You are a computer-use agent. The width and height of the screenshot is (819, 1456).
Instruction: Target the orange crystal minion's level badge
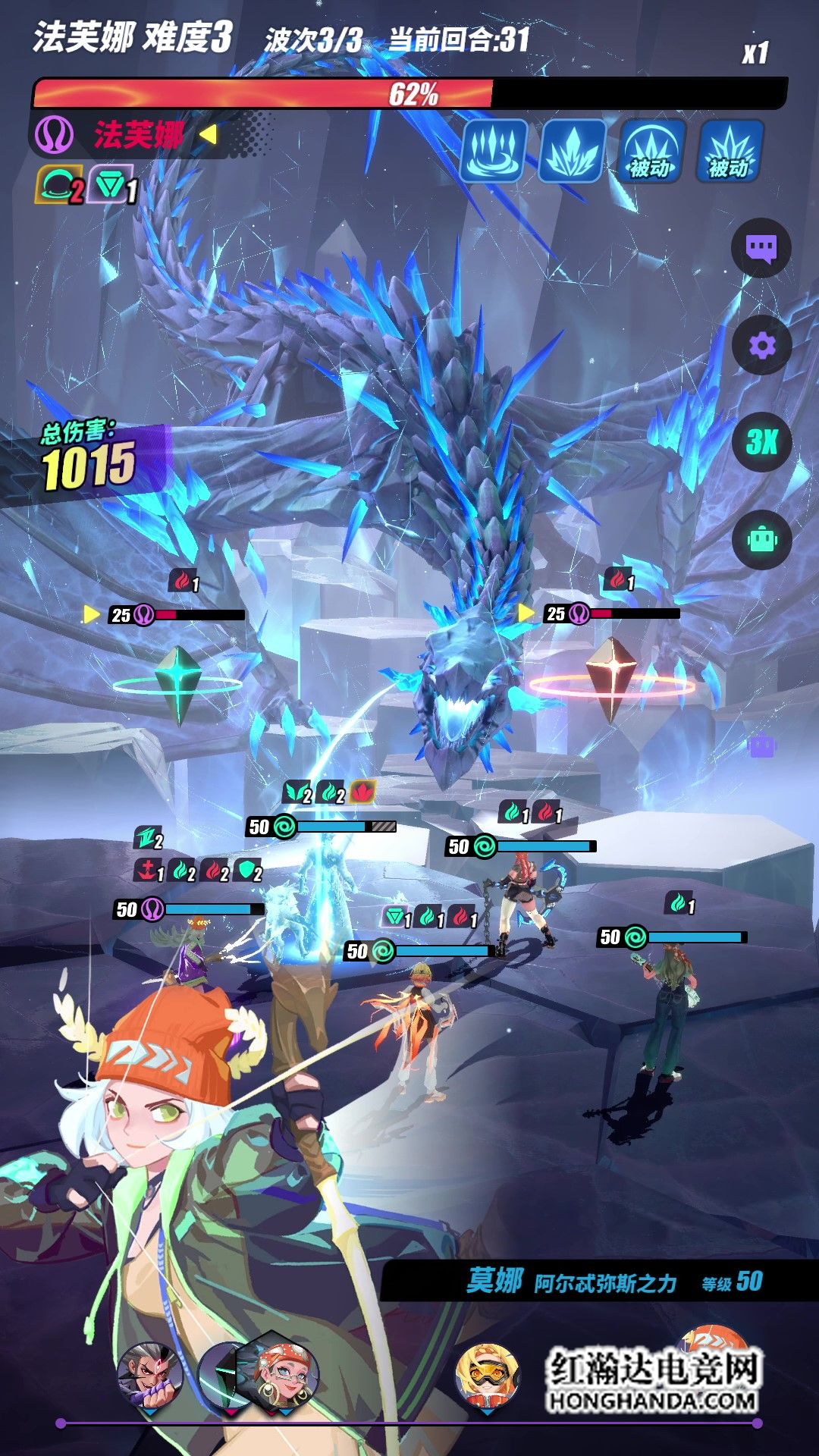point(557,613)
